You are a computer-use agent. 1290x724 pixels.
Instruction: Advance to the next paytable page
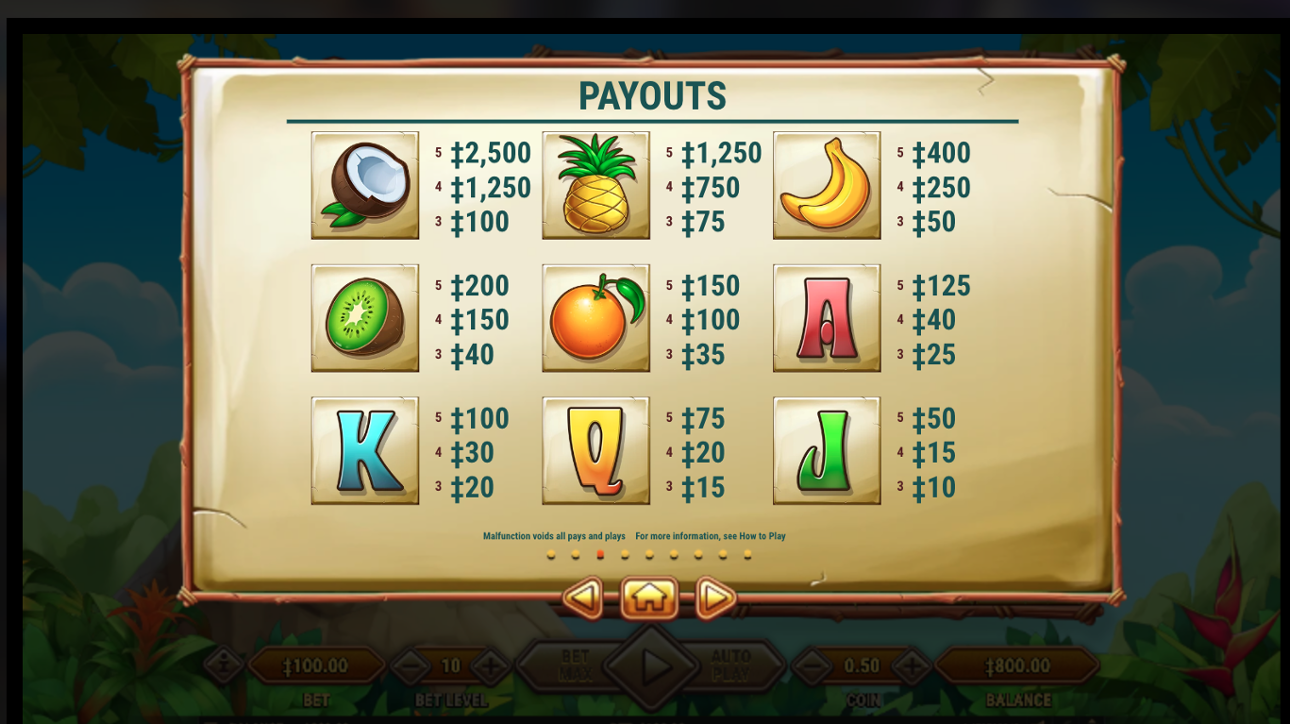point(715,598)
